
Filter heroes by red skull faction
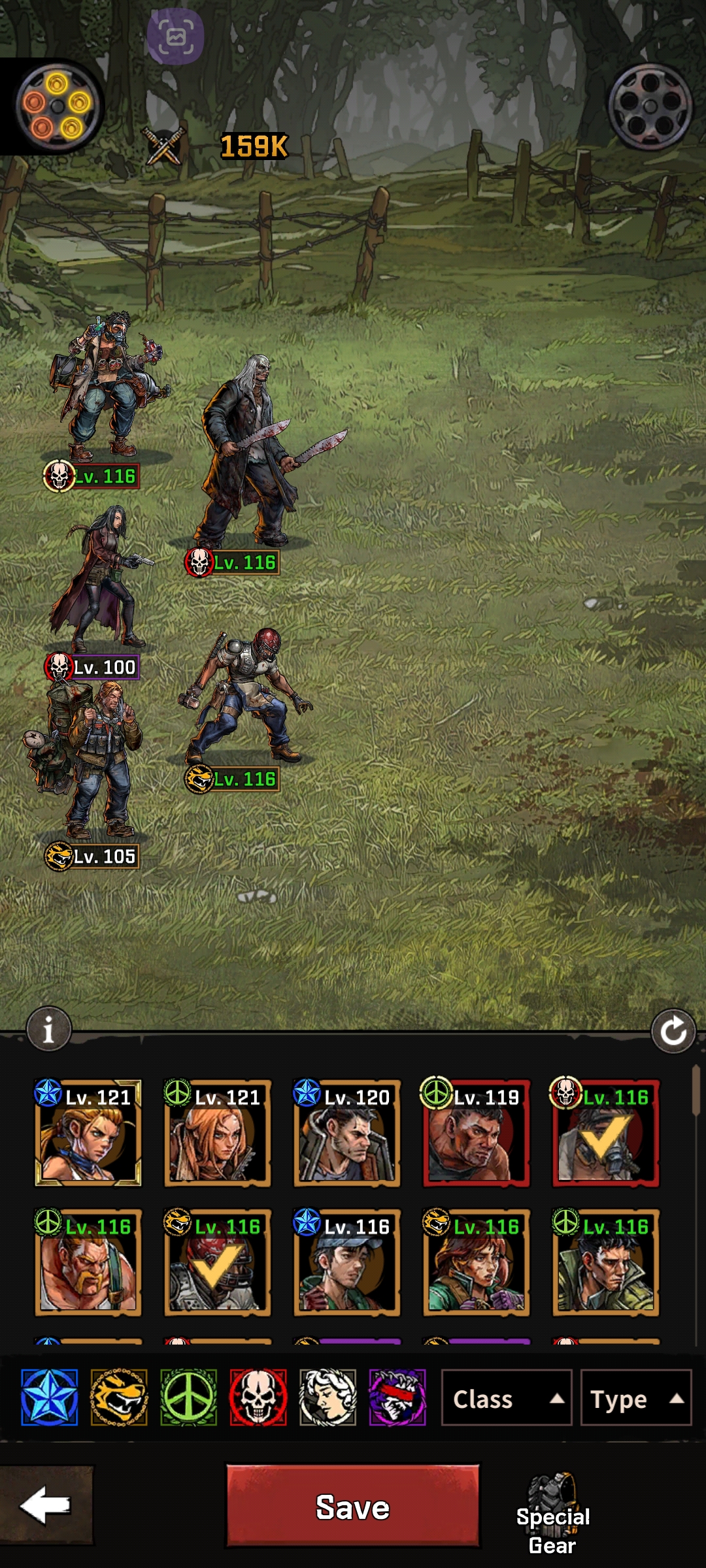pos(258,1397)
